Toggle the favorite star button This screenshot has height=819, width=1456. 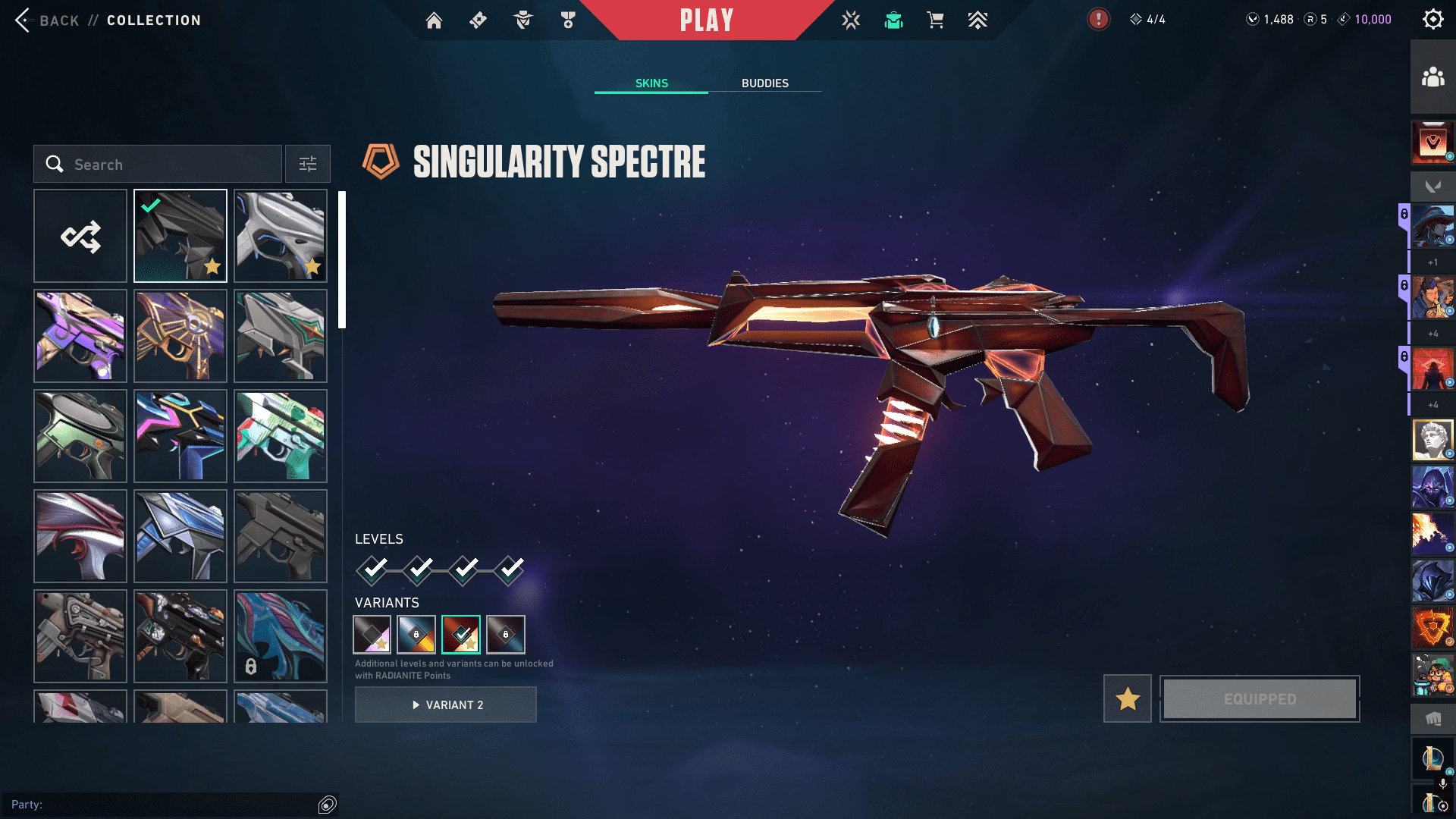click(x=1128, y=699)
